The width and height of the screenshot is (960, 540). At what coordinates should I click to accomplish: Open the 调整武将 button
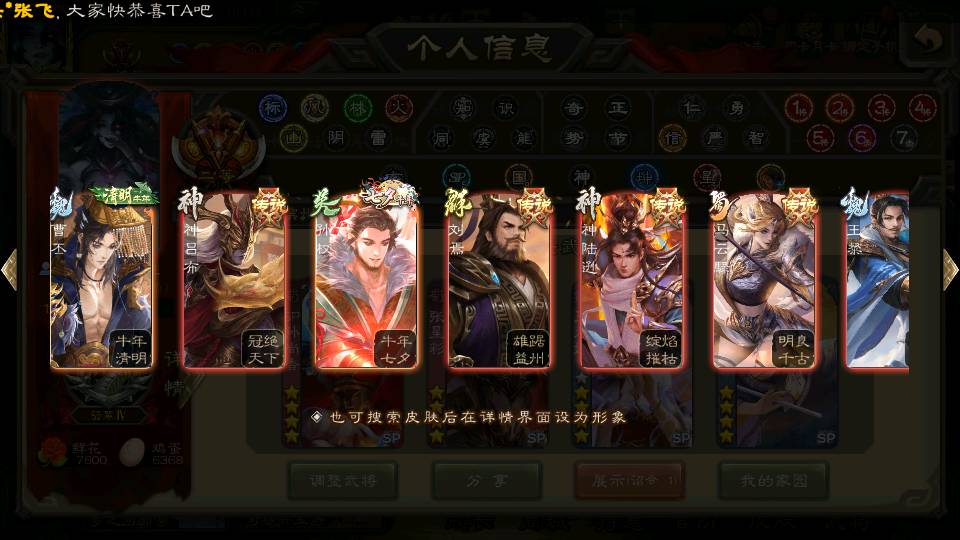pyautogui.click(x=343, y=480)
